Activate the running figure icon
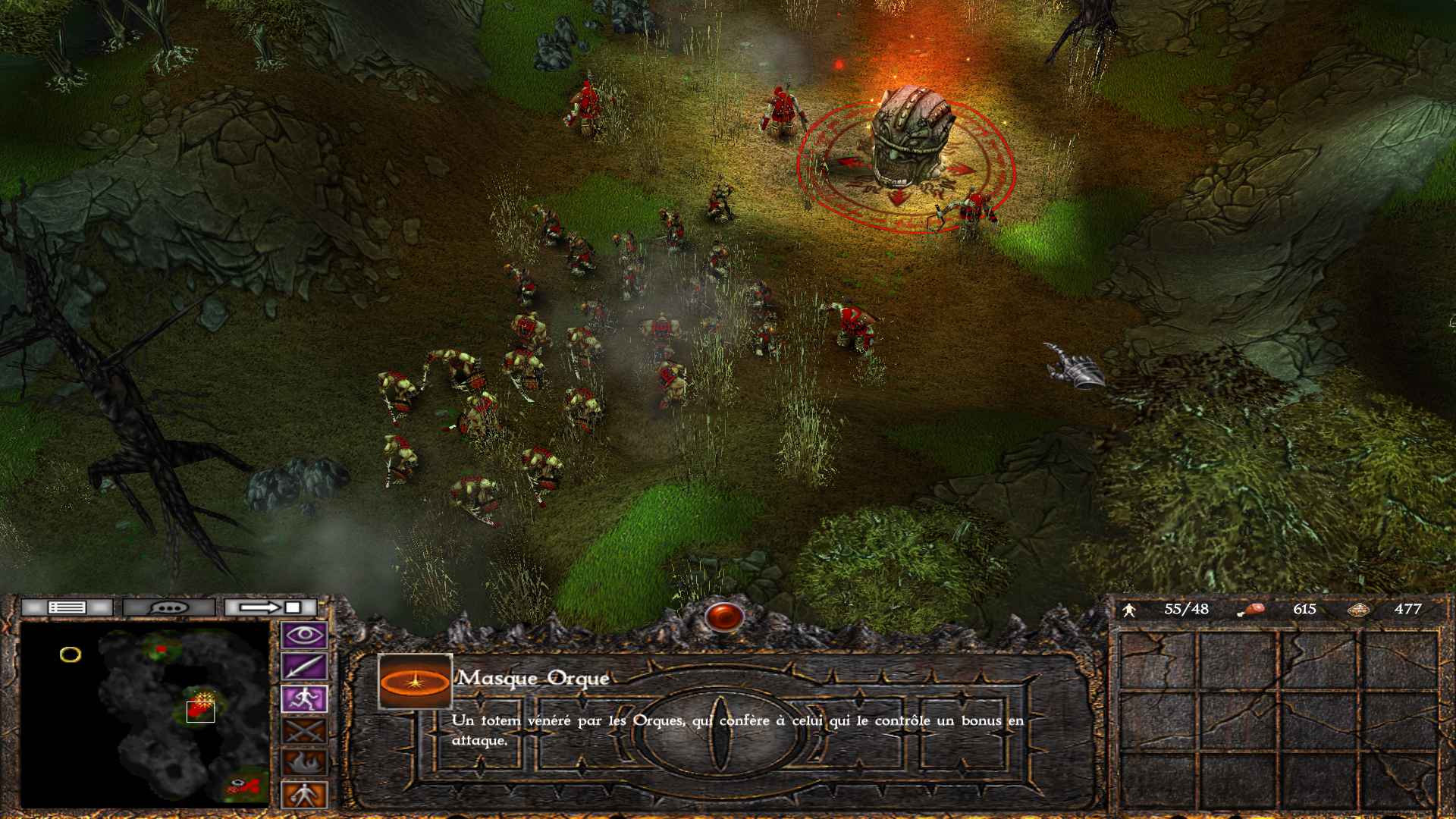 tap(304, 699)
